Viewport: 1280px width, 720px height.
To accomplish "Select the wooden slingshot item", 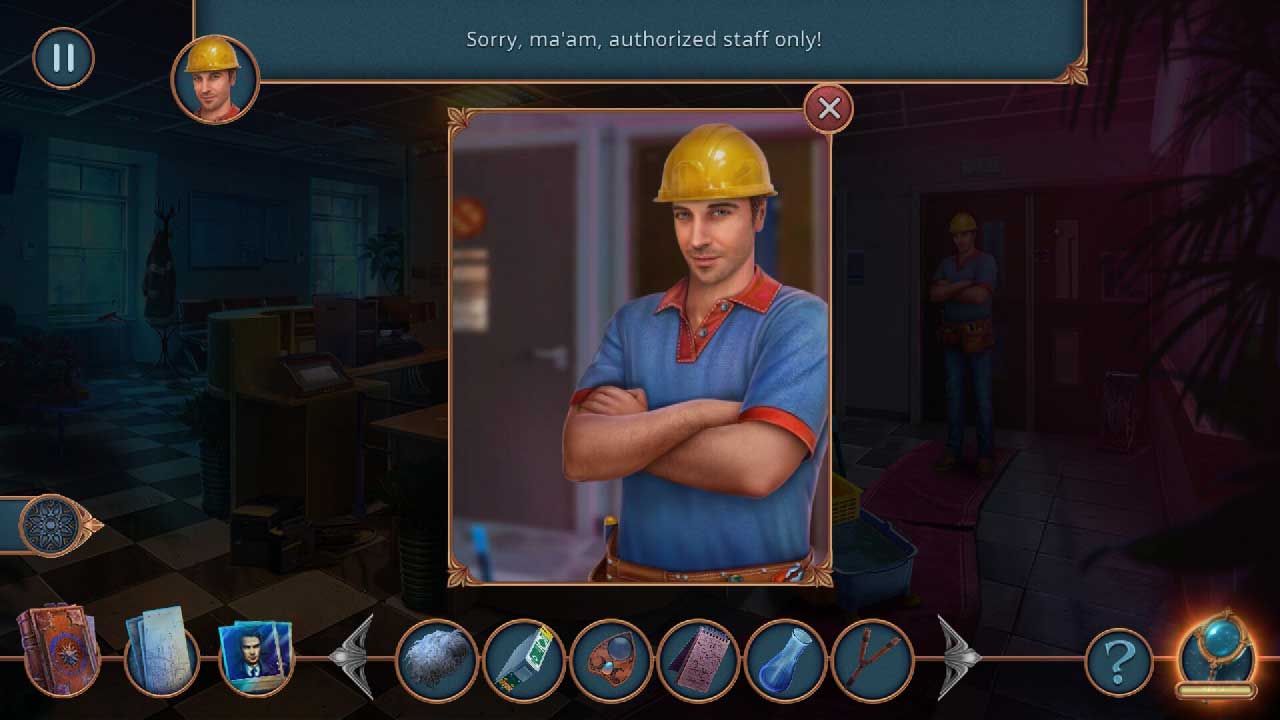I will click(872, 660).
